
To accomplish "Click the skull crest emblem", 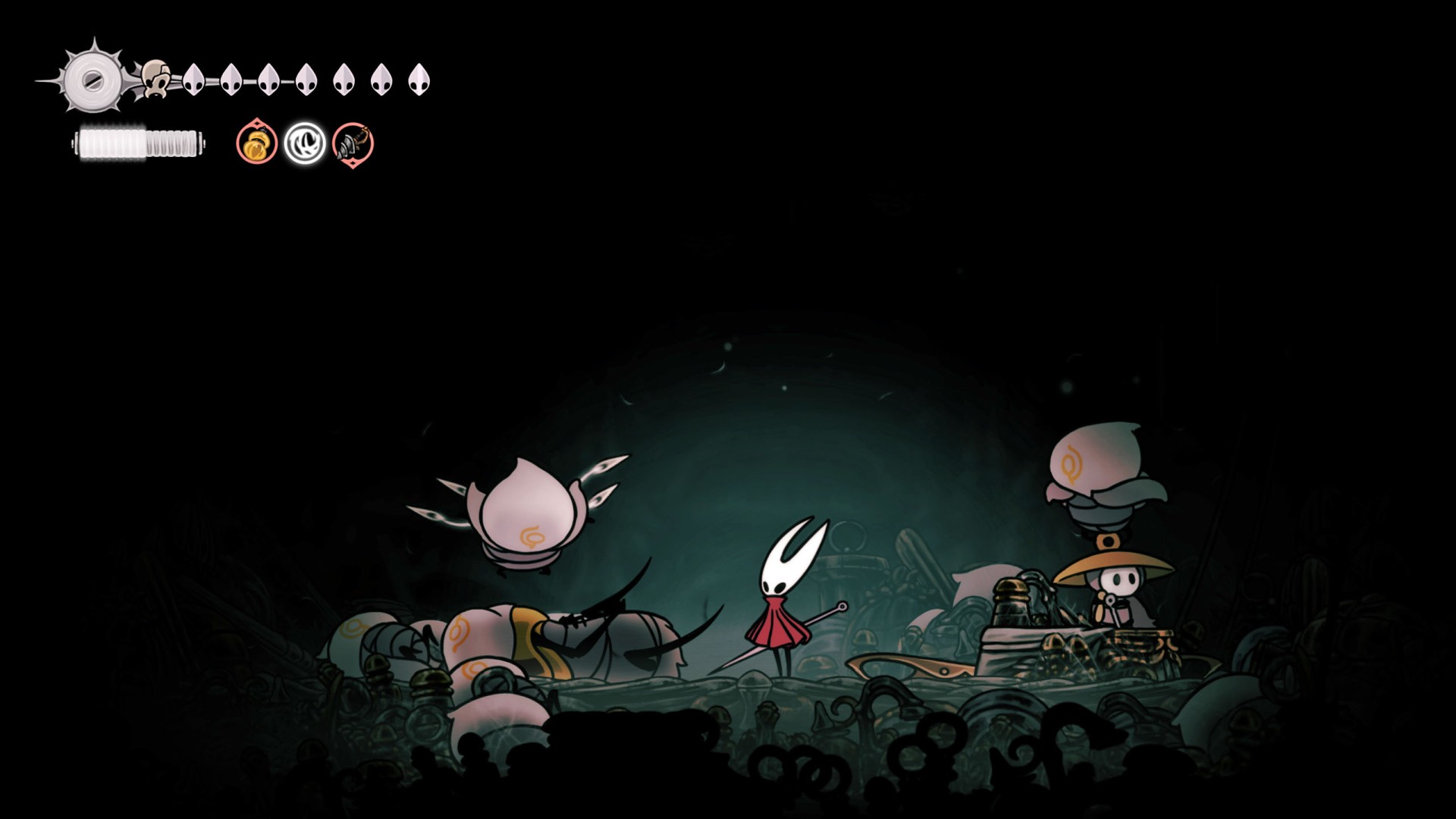I will (156, 79).
